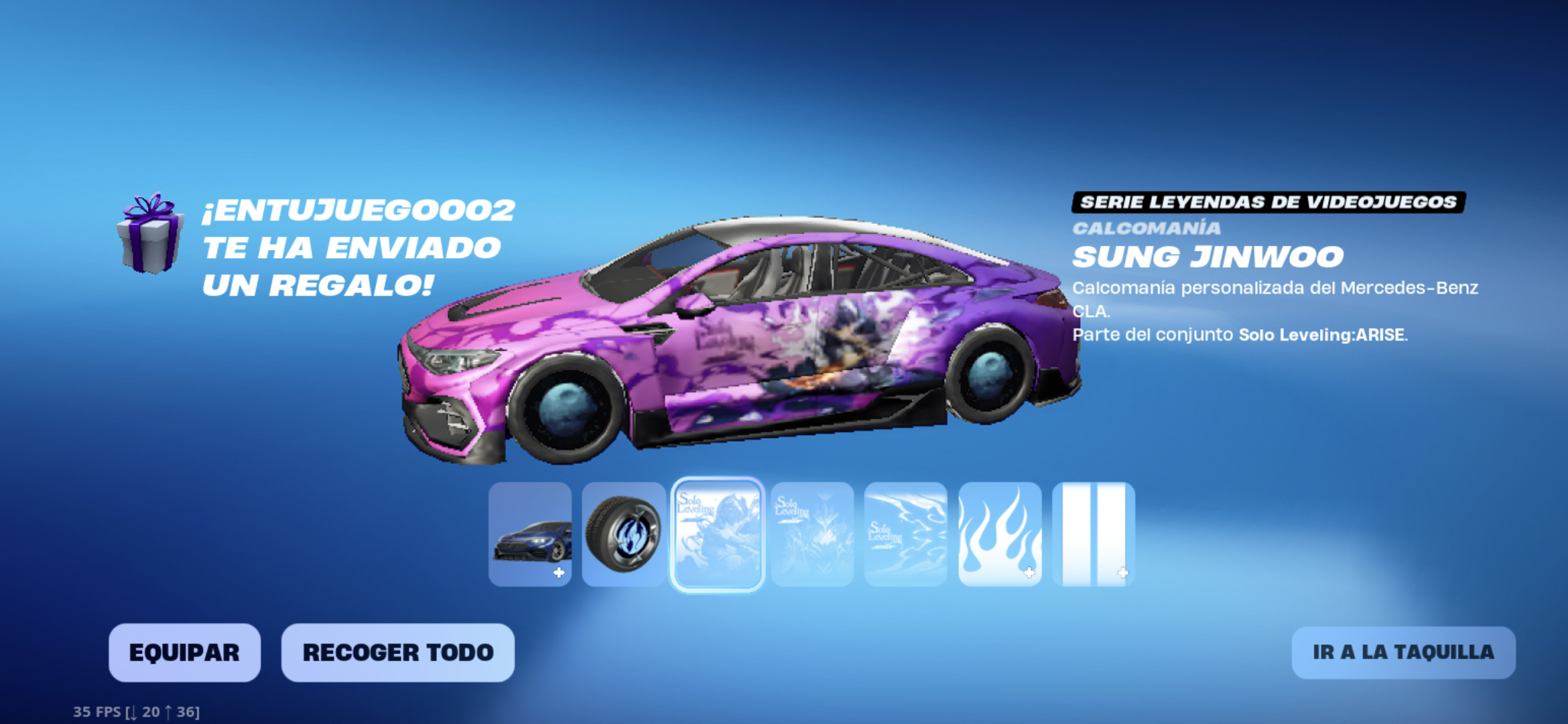Pick the Solo Leveling decal with logo at lower left
Image resolution: width=1568 pixels, height=724 pixels.
pos(905,534)
